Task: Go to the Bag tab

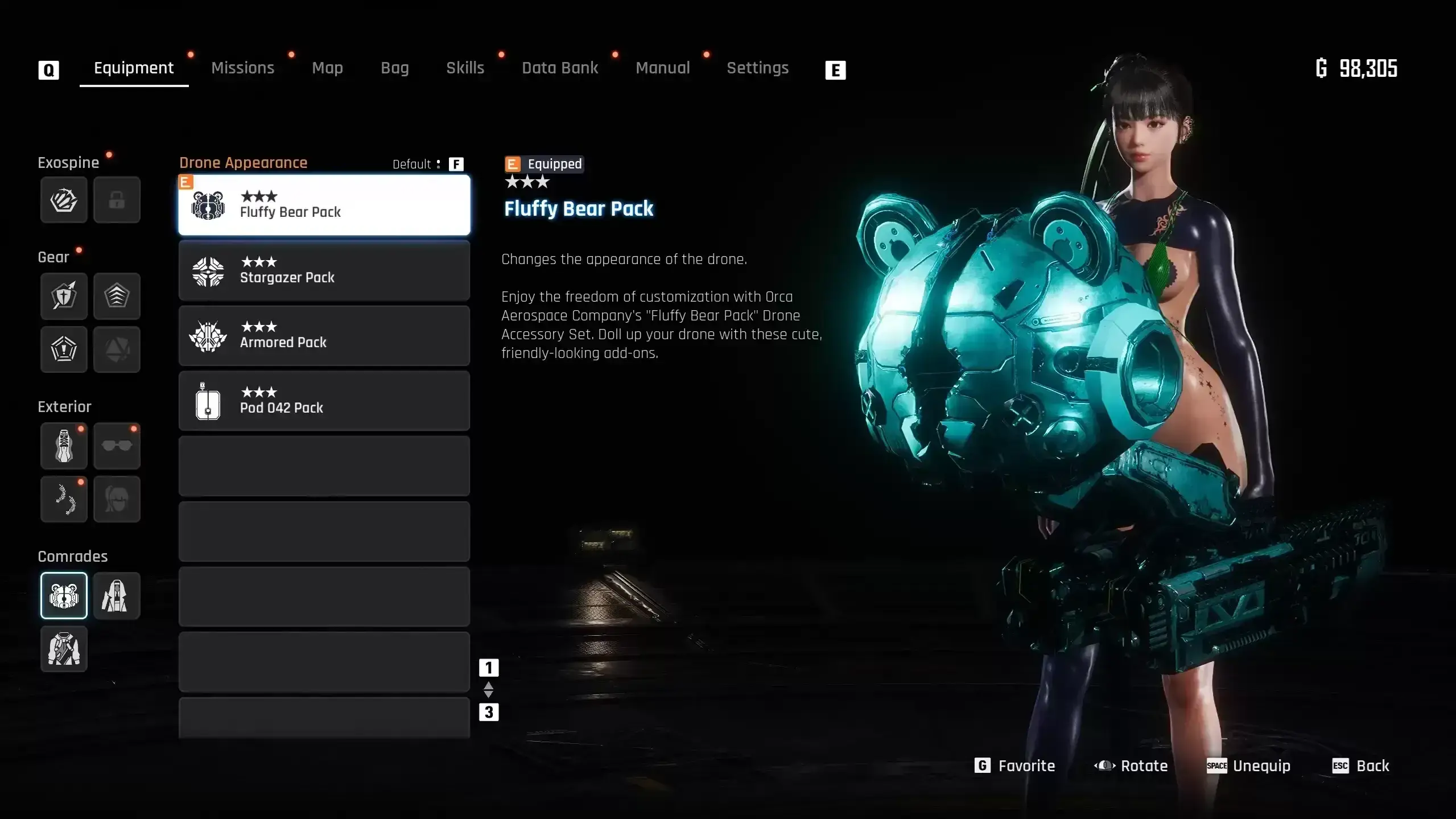Action: pyautogui.click(x=394, y=68)
